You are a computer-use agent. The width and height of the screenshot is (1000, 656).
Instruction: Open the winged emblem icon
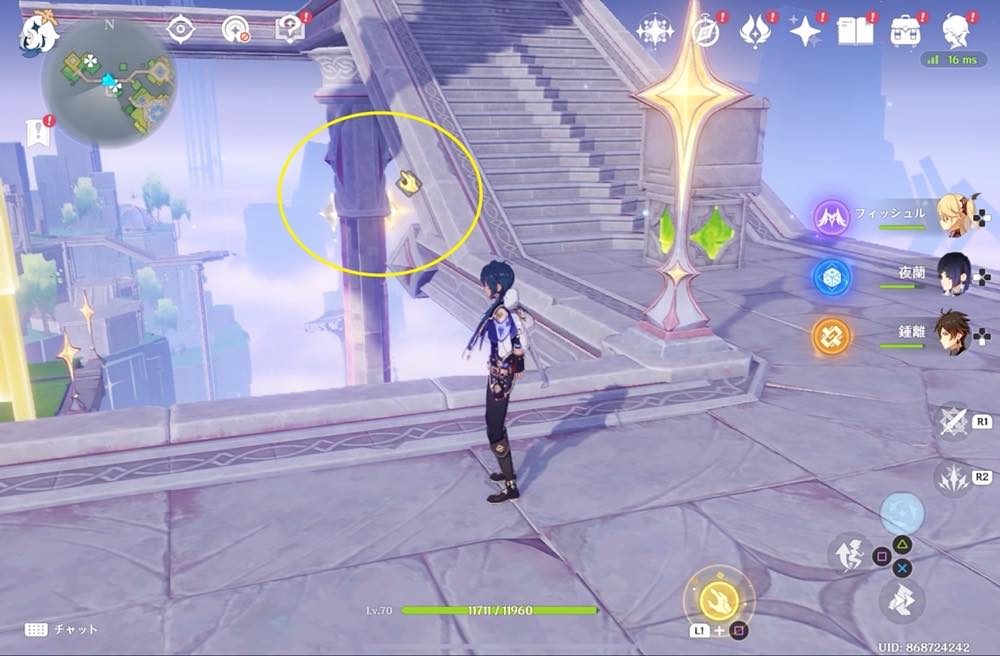pos(755,32)
